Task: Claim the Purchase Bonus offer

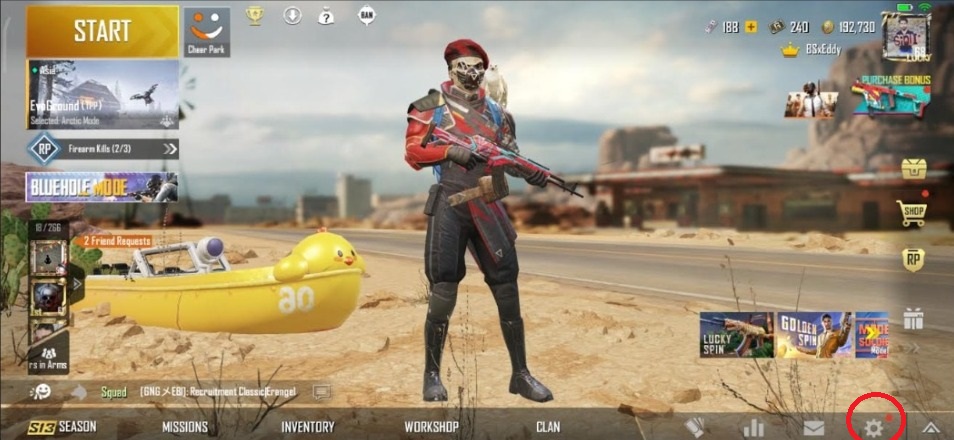Action: click(x=888, y=97)
